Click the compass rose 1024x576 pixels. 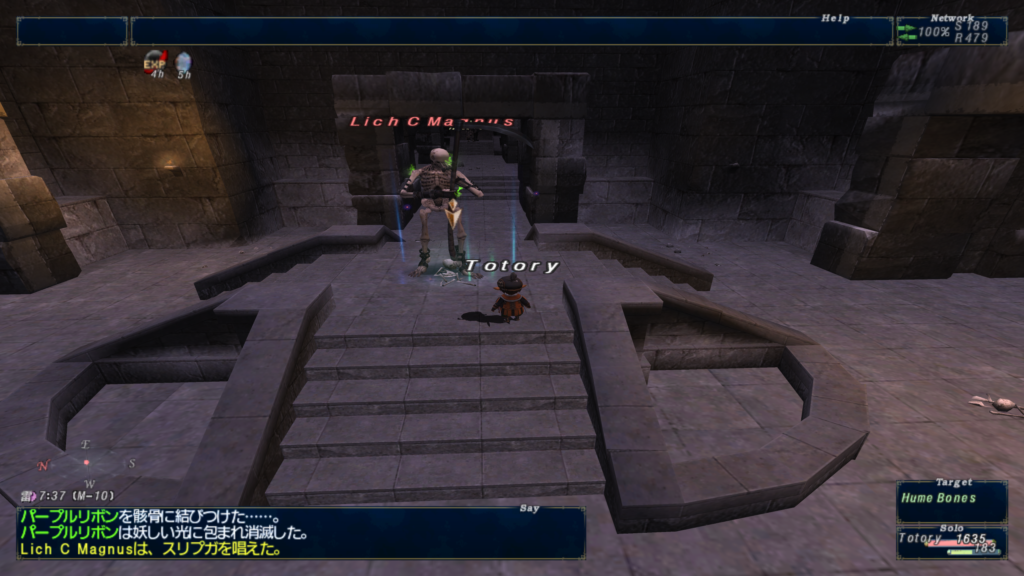click(x=86, y=462)
